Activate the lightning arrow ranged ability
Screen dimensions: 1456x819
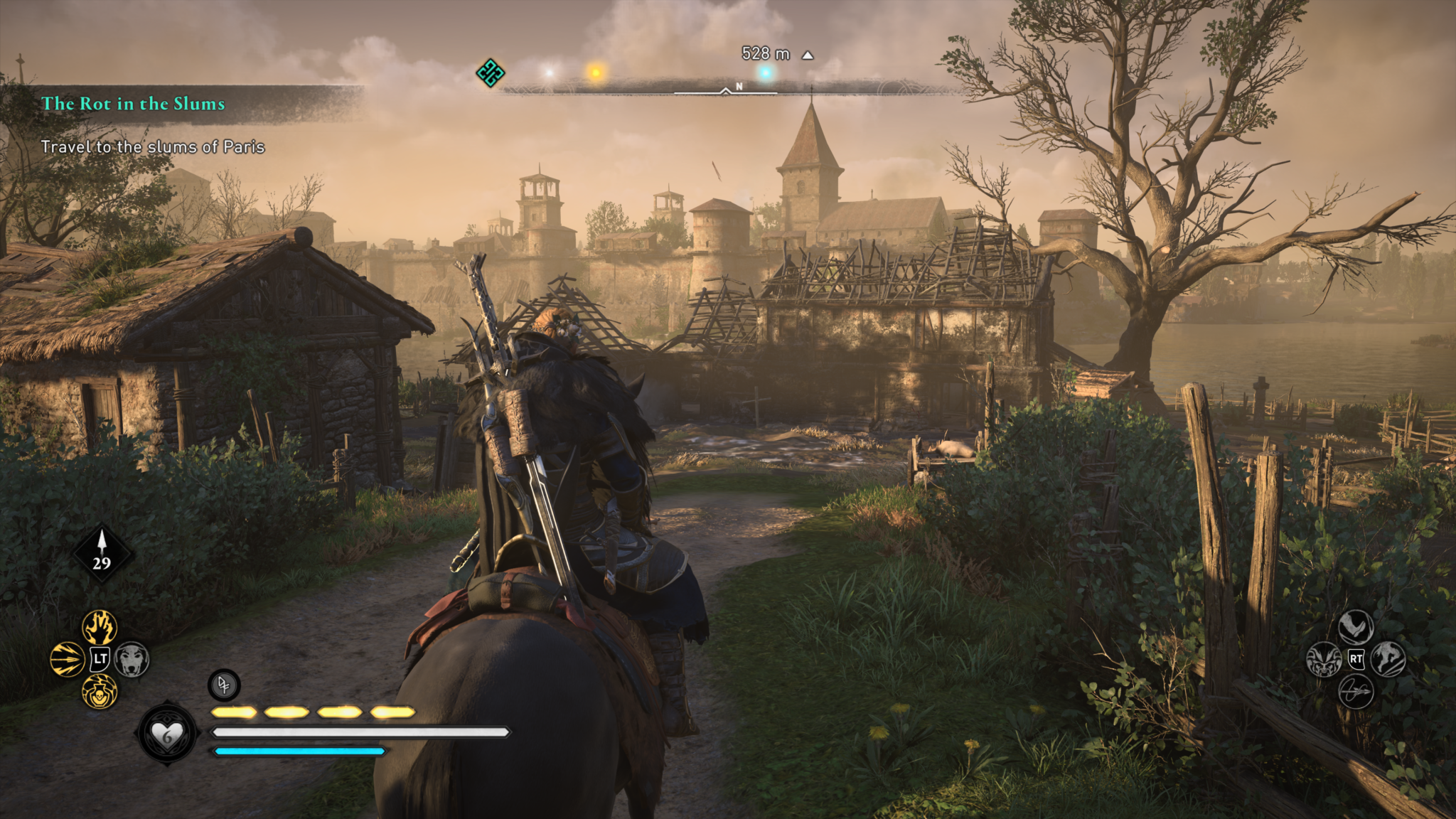[68, 659]
